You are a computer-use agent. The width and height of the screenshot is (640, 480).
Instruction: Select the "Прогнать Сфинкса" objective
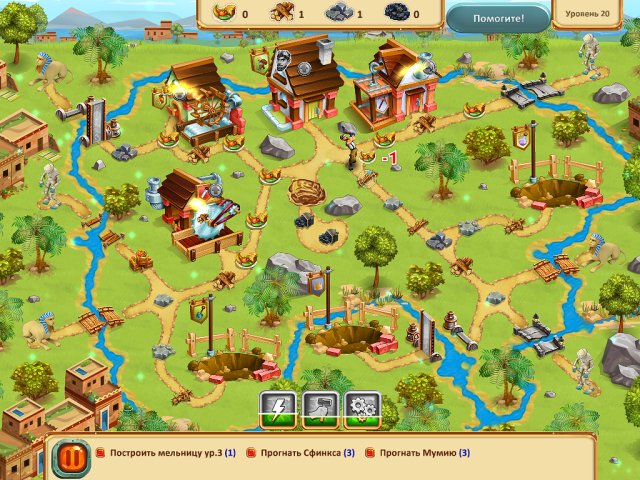[302, 453]
